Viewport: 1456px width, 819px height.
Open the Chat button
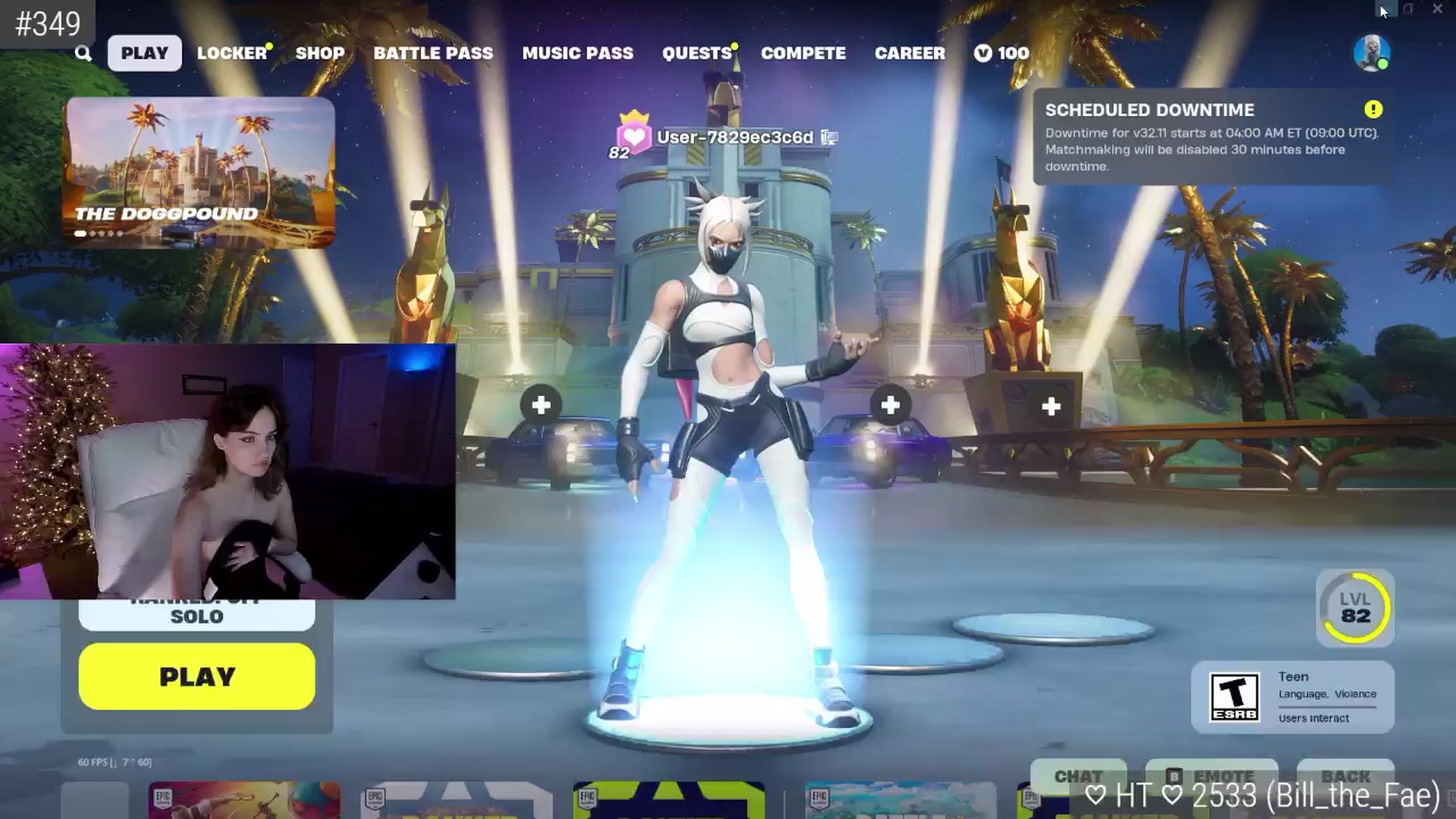tap(1078, 776)
